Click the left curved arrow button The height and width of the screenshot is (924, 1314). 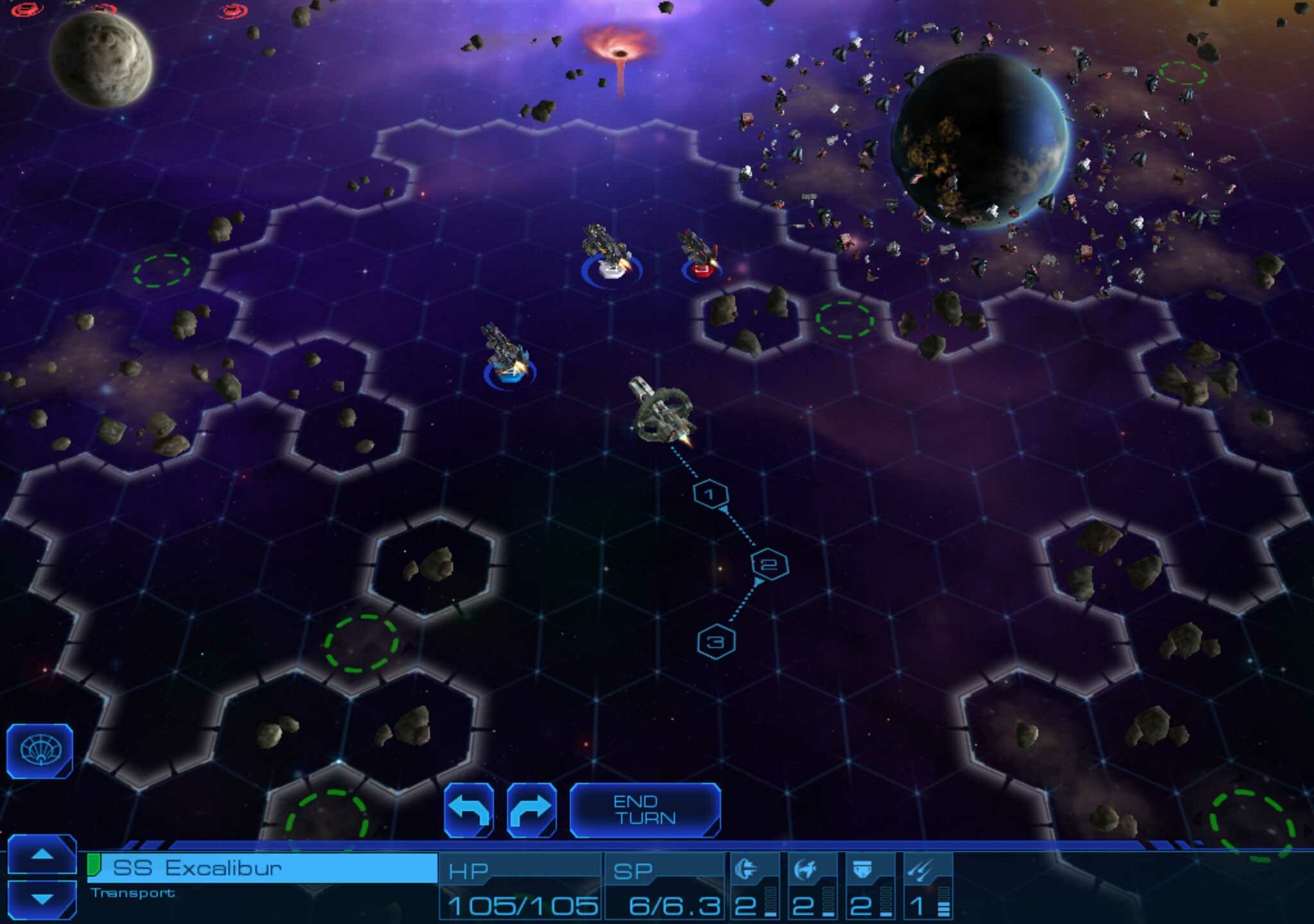point(469,810)
